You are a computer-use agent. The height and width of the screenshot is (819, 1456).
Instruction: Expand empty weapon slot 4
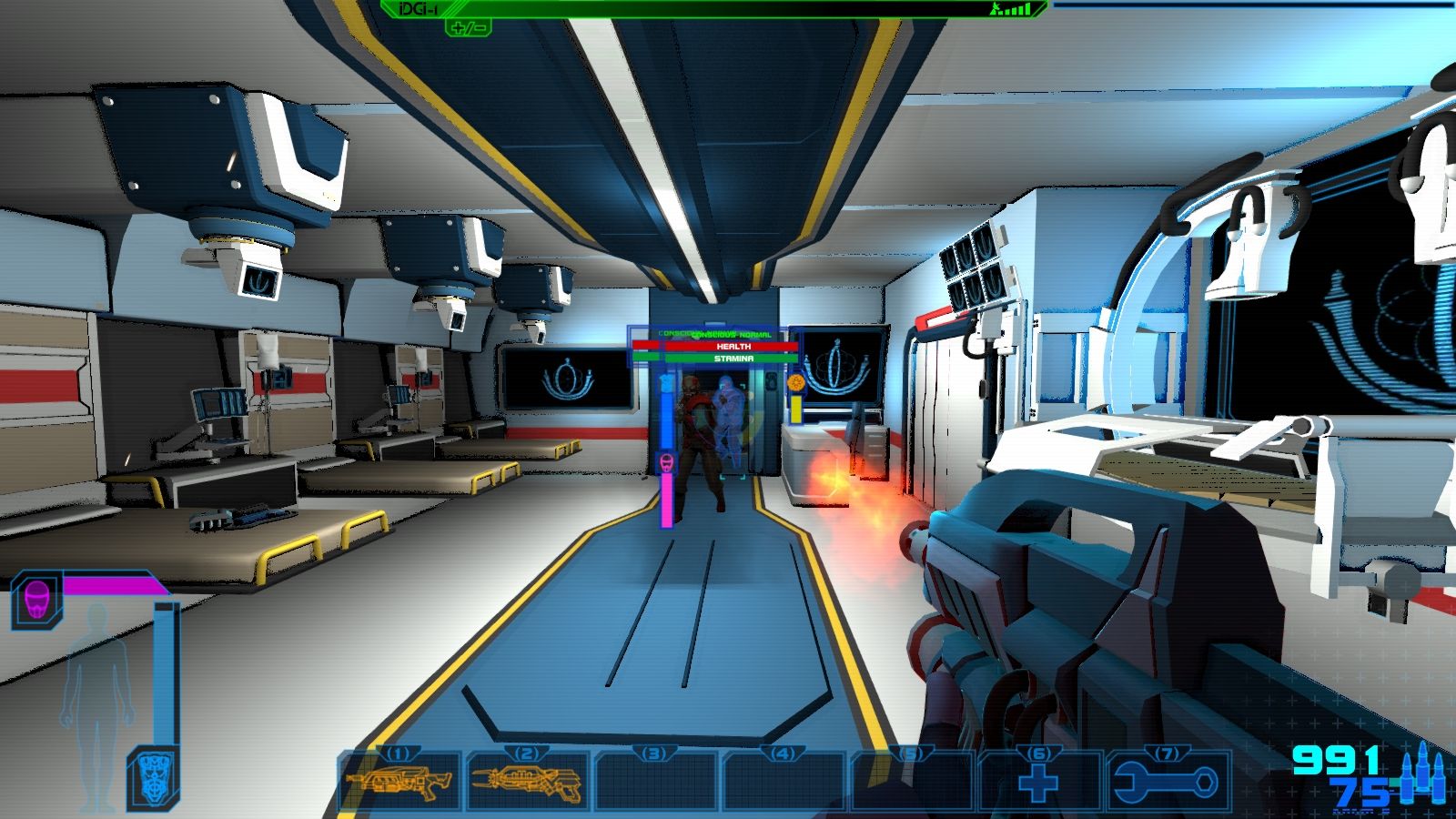point(784,783)
